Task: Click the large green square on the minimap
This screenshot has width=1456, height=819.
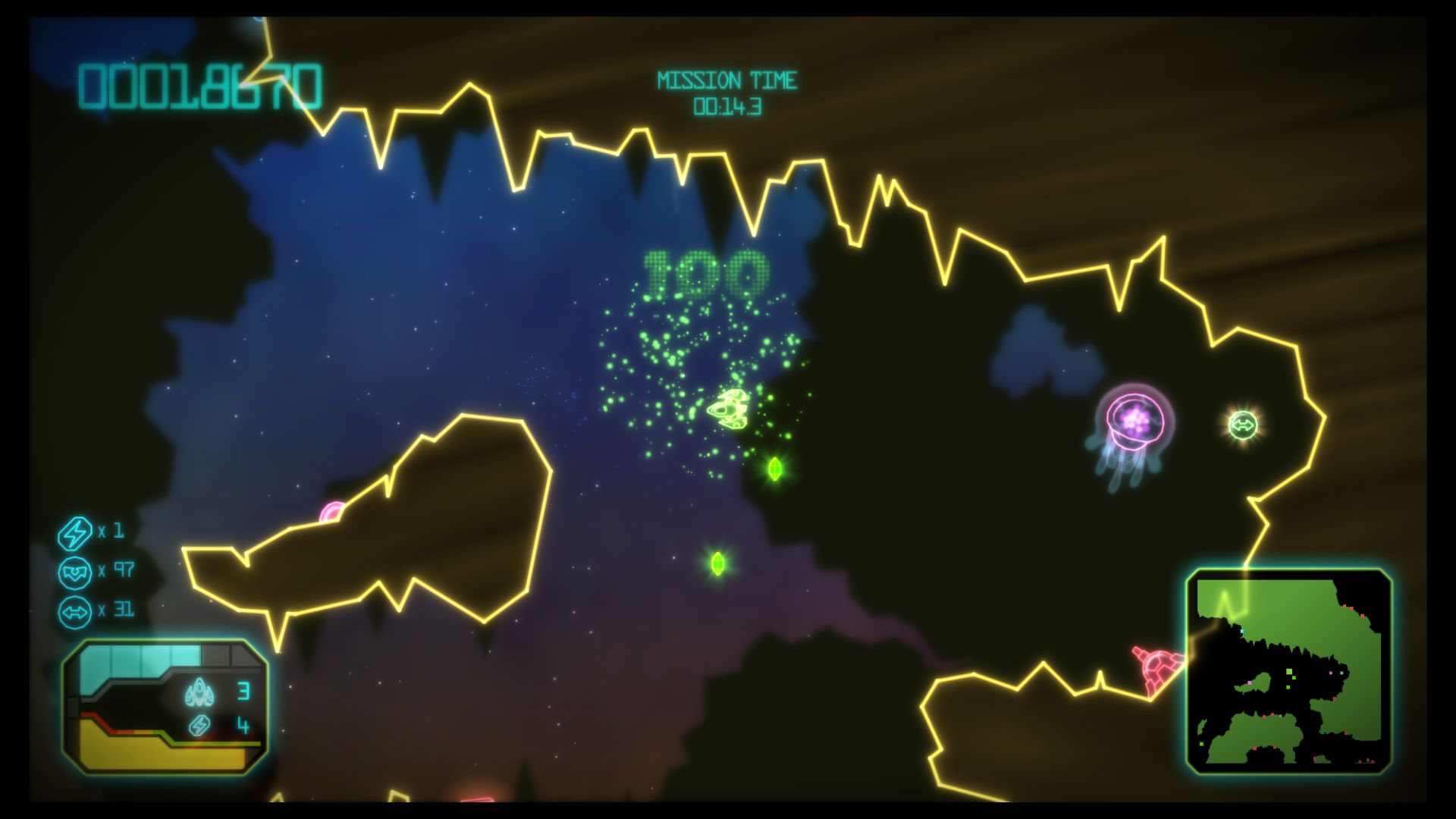Action: (x=1289, y=672)
